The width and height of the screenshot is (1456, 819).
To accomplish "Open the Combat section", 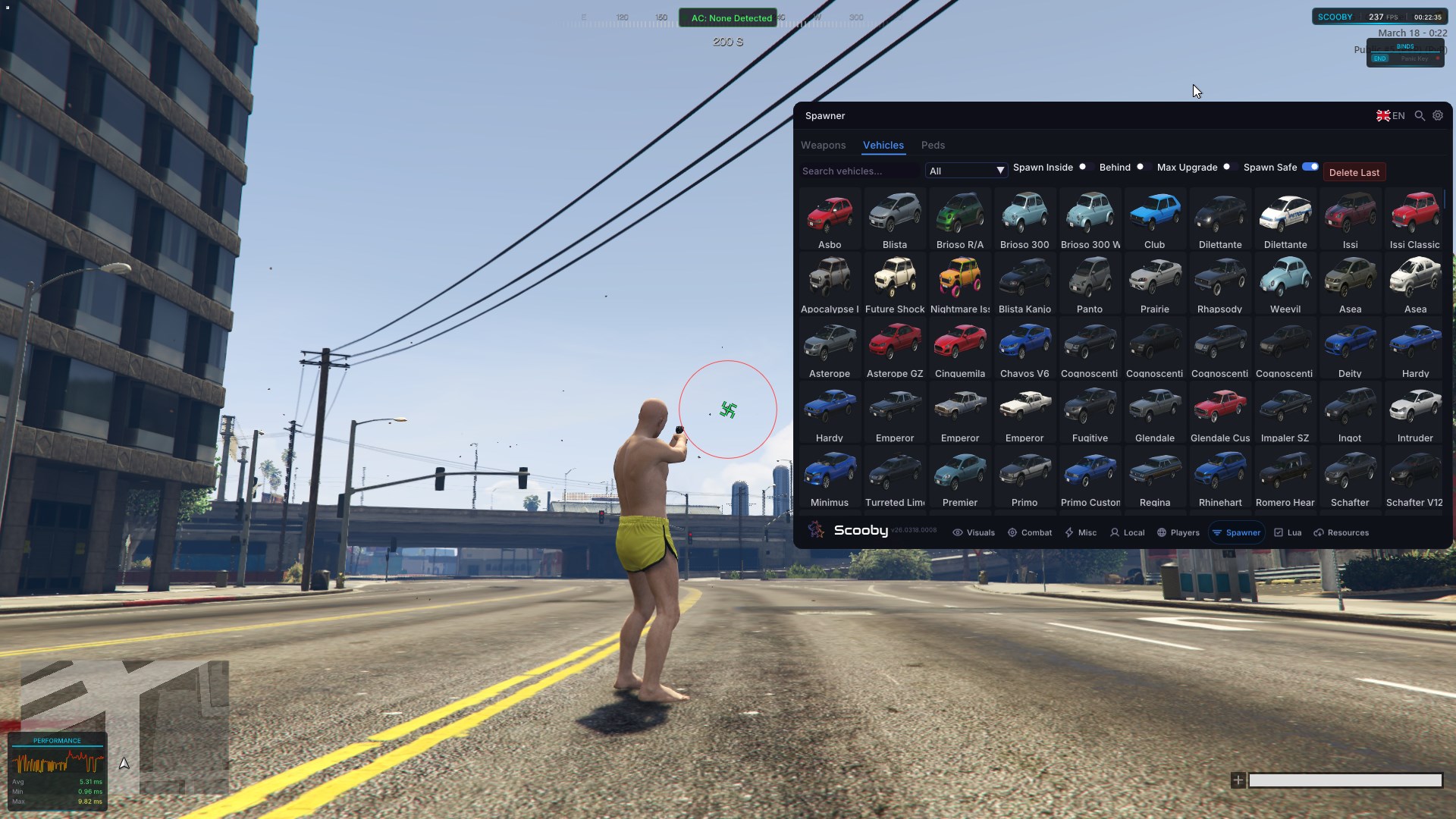I will pyautogui.click(x=1029, y=532).
